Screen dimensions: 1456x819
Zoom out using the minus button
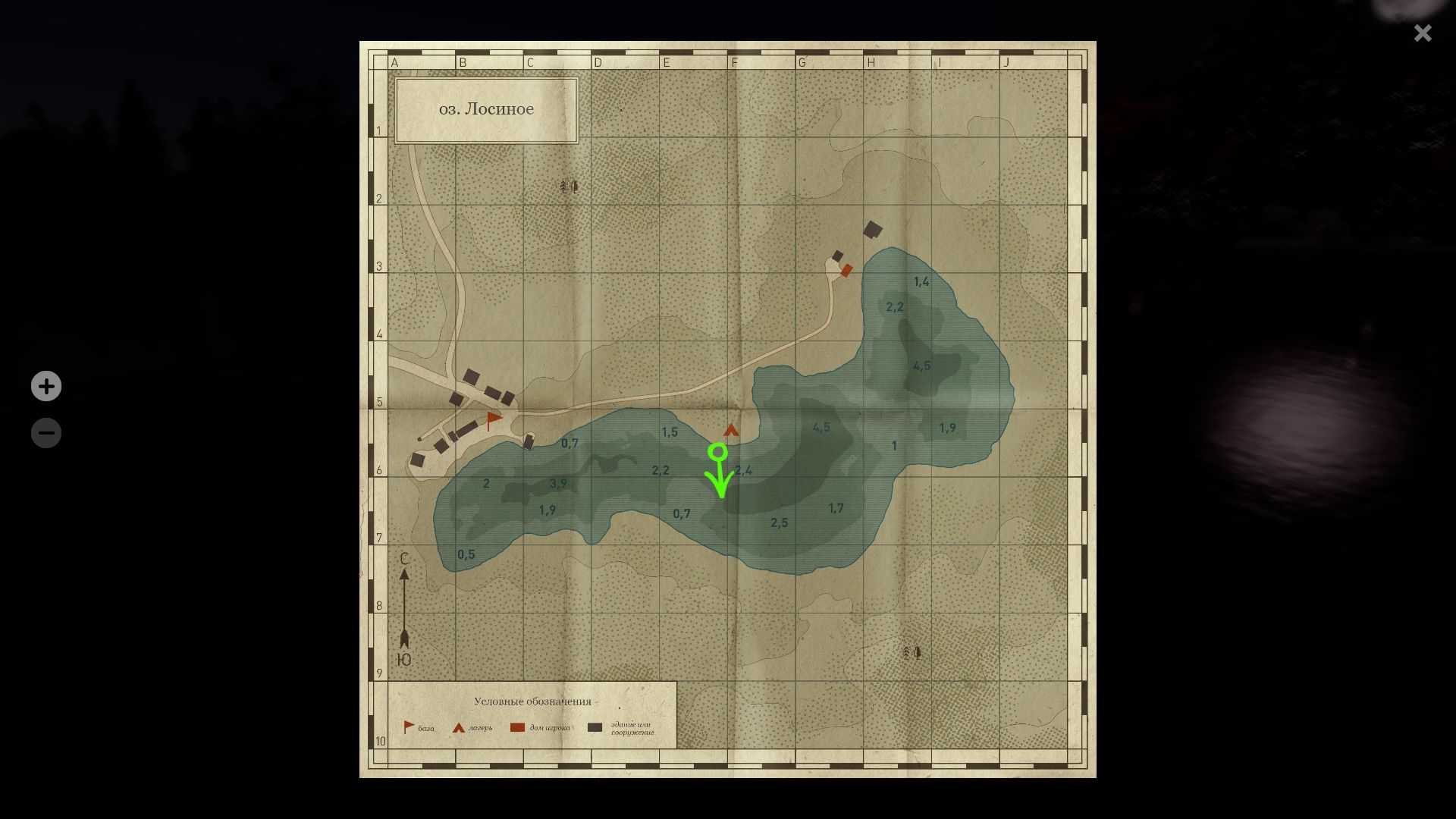pyautogui.click(x=45, y=432)
